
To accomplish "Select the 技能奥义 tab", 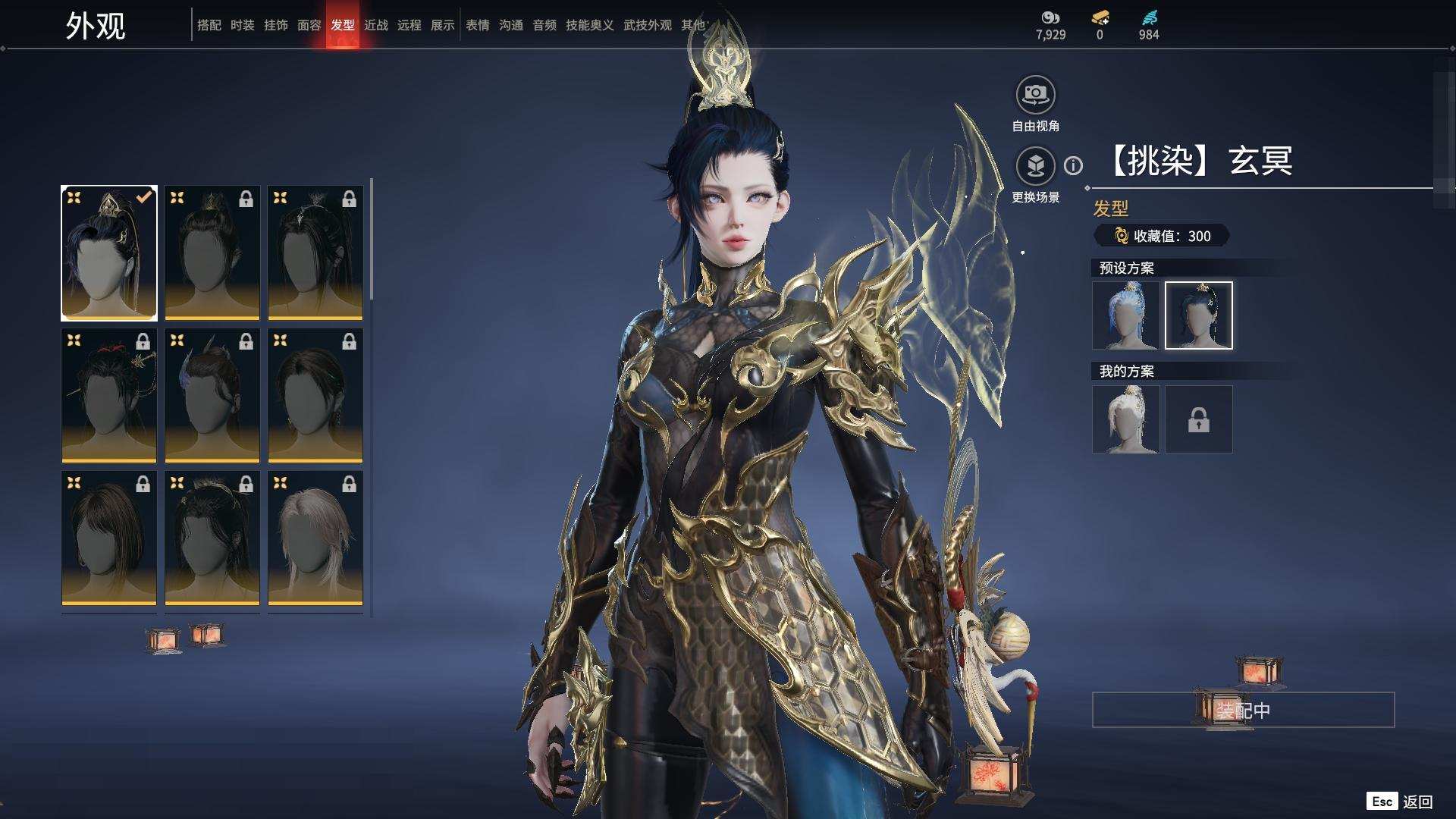I will [x=589, y=25].
